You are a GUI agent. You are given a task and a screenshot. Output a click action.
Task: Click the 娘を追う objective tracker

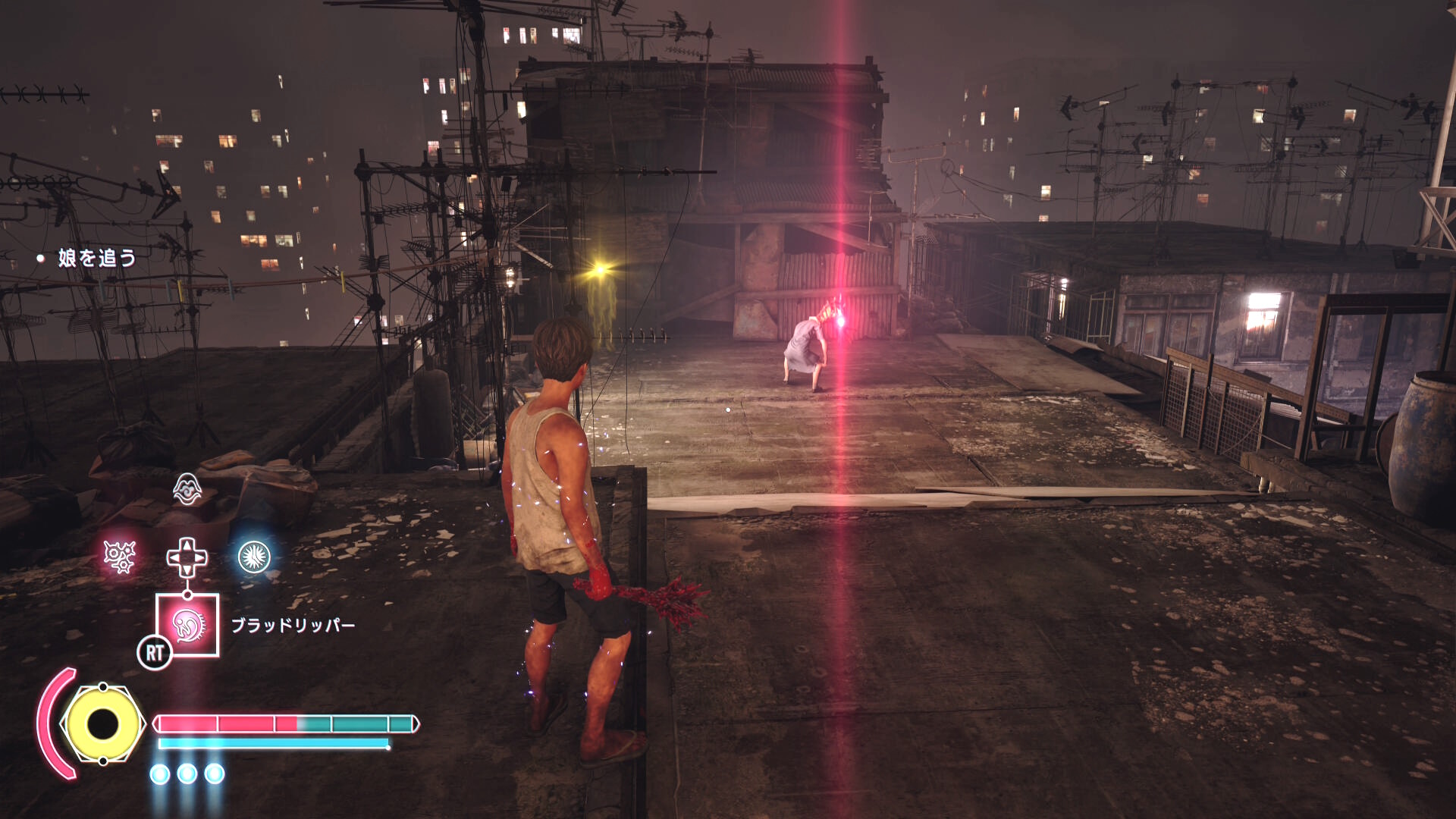coord(96,259)
